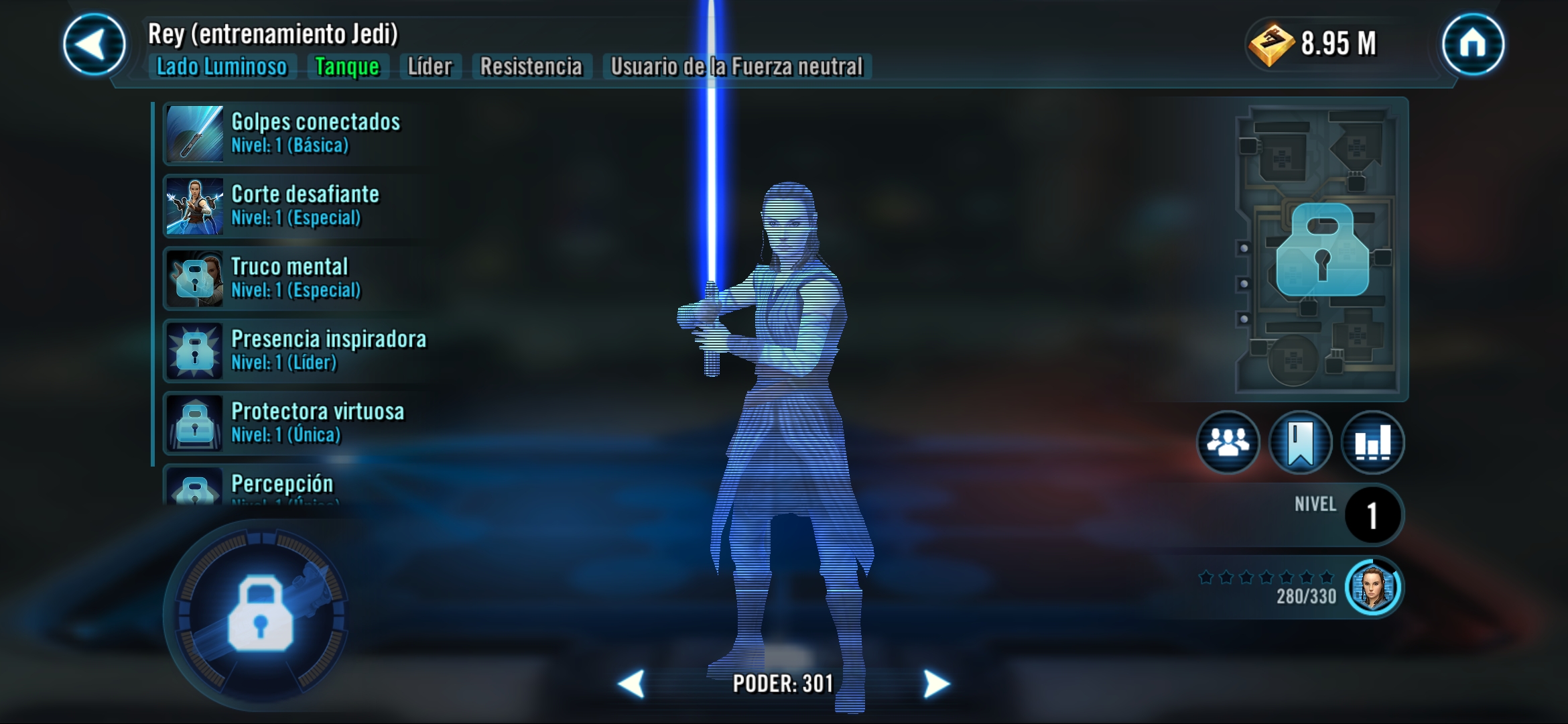Open the Golpes conectados basic ability
Image resolution: width=1568 pixels, height=724 pixels.
295,133
